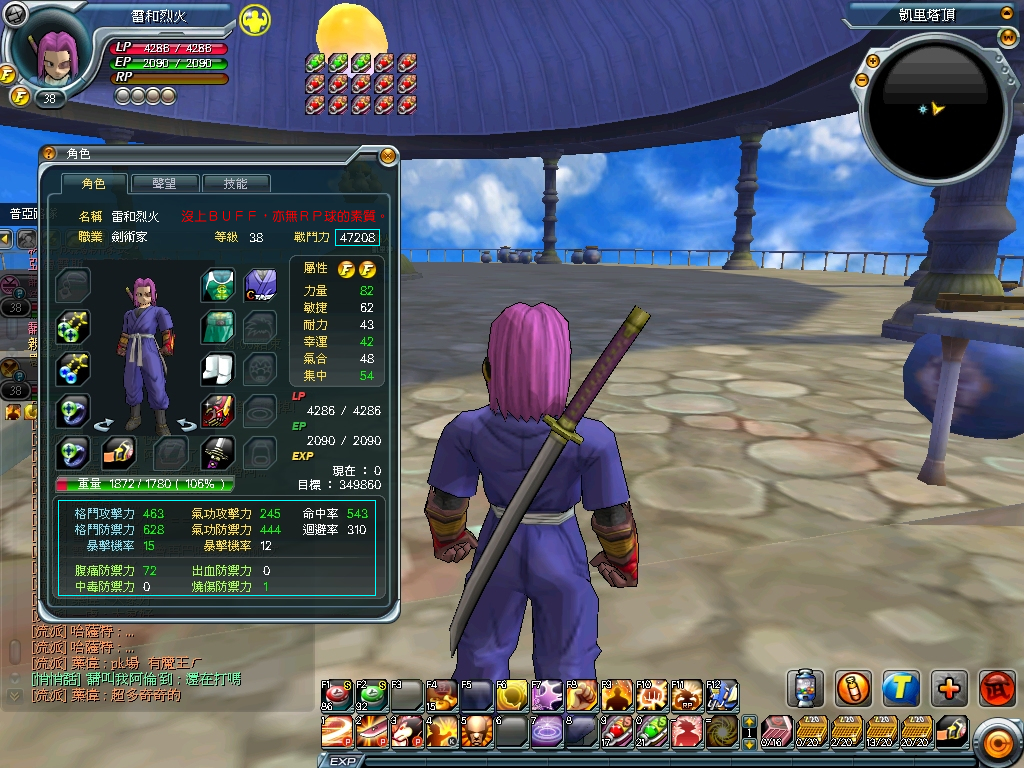Screen dimensions: 1024x768
Task: Select the green pants equipment slot
Action: click(x=218, y=326)
